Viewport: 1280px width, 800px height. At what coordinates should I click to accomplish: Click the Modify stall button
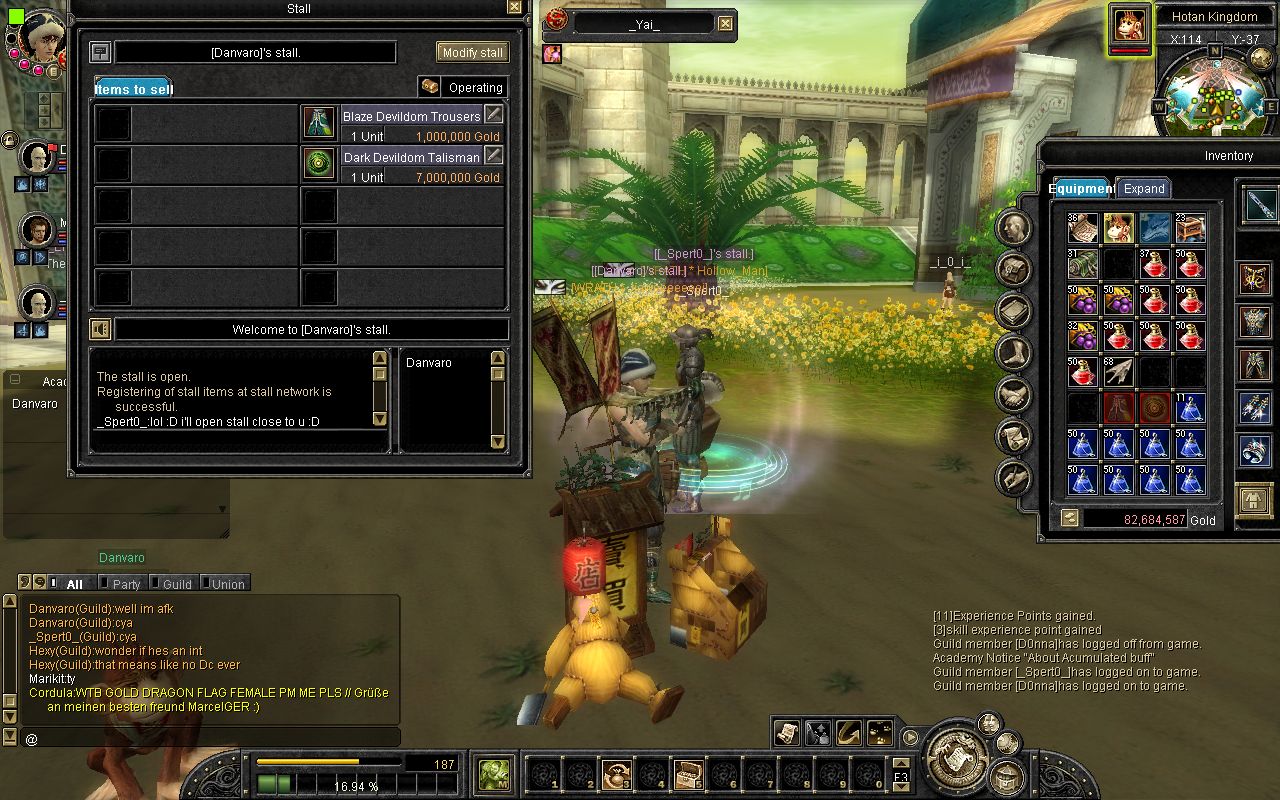tap(472, 52)
